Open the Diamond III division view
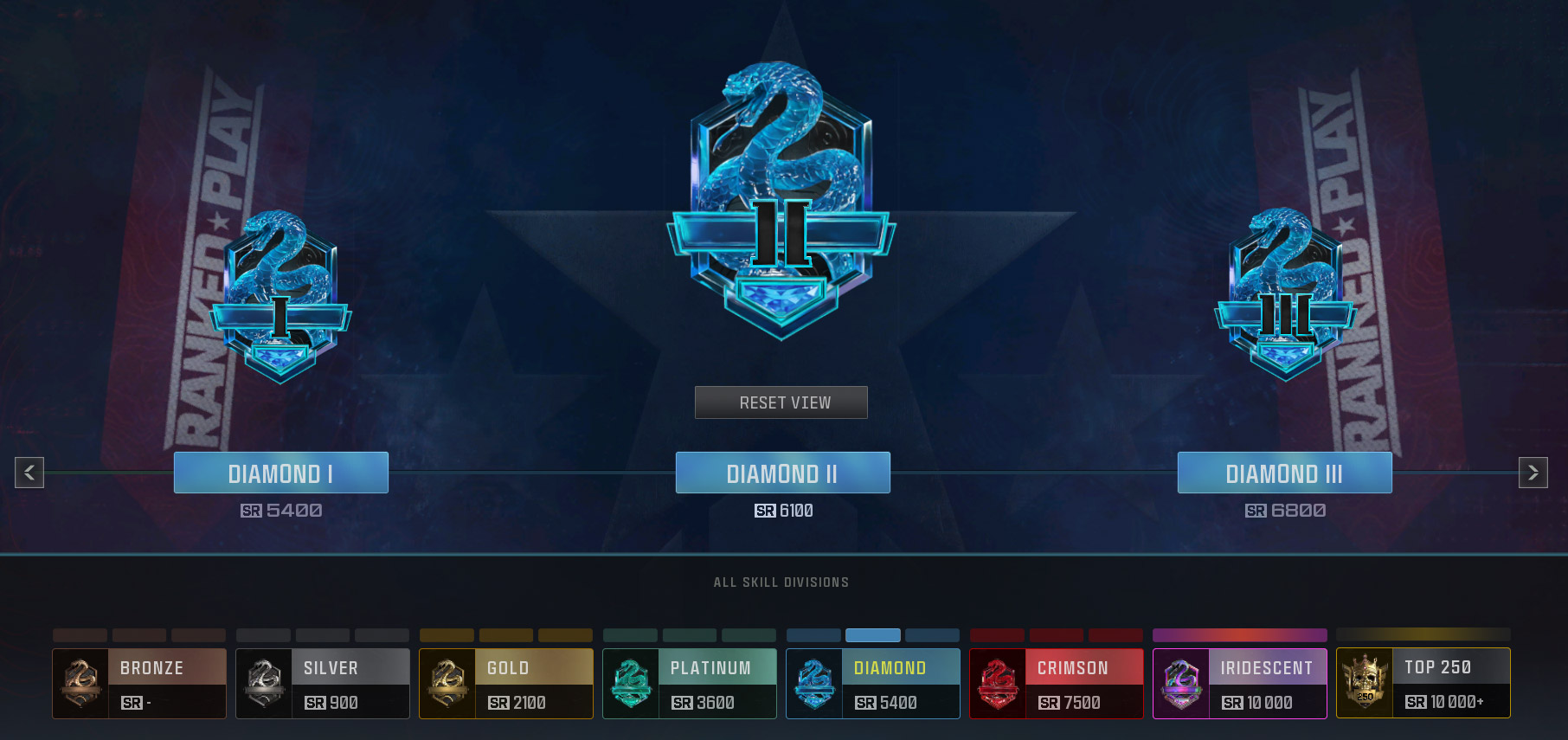This screenshot has width=1568, height=740. (x=1283, y=473)
